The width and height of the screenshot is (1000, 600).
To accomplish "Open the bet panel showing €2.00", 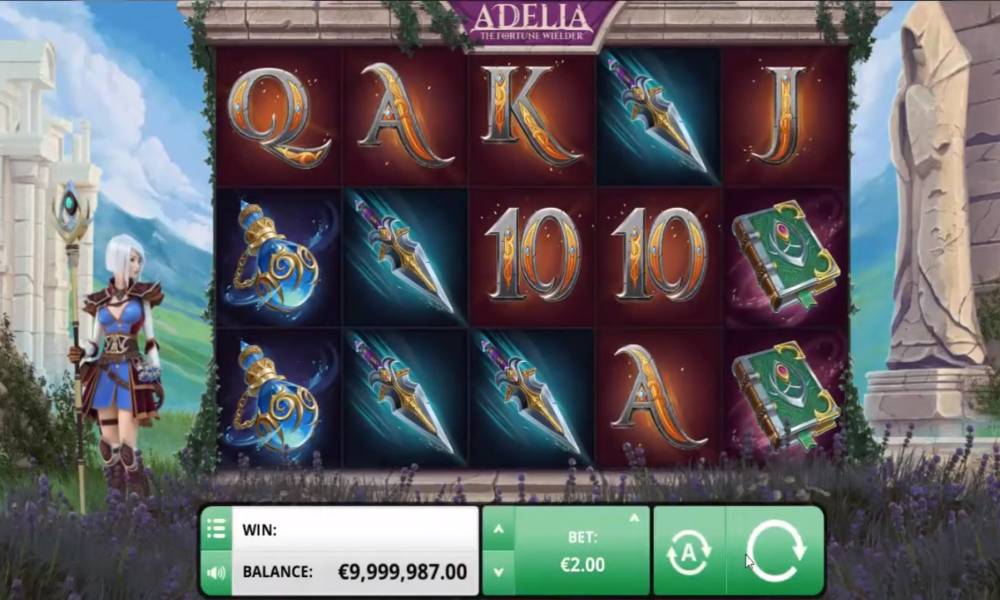I will [x=582, y=552].
